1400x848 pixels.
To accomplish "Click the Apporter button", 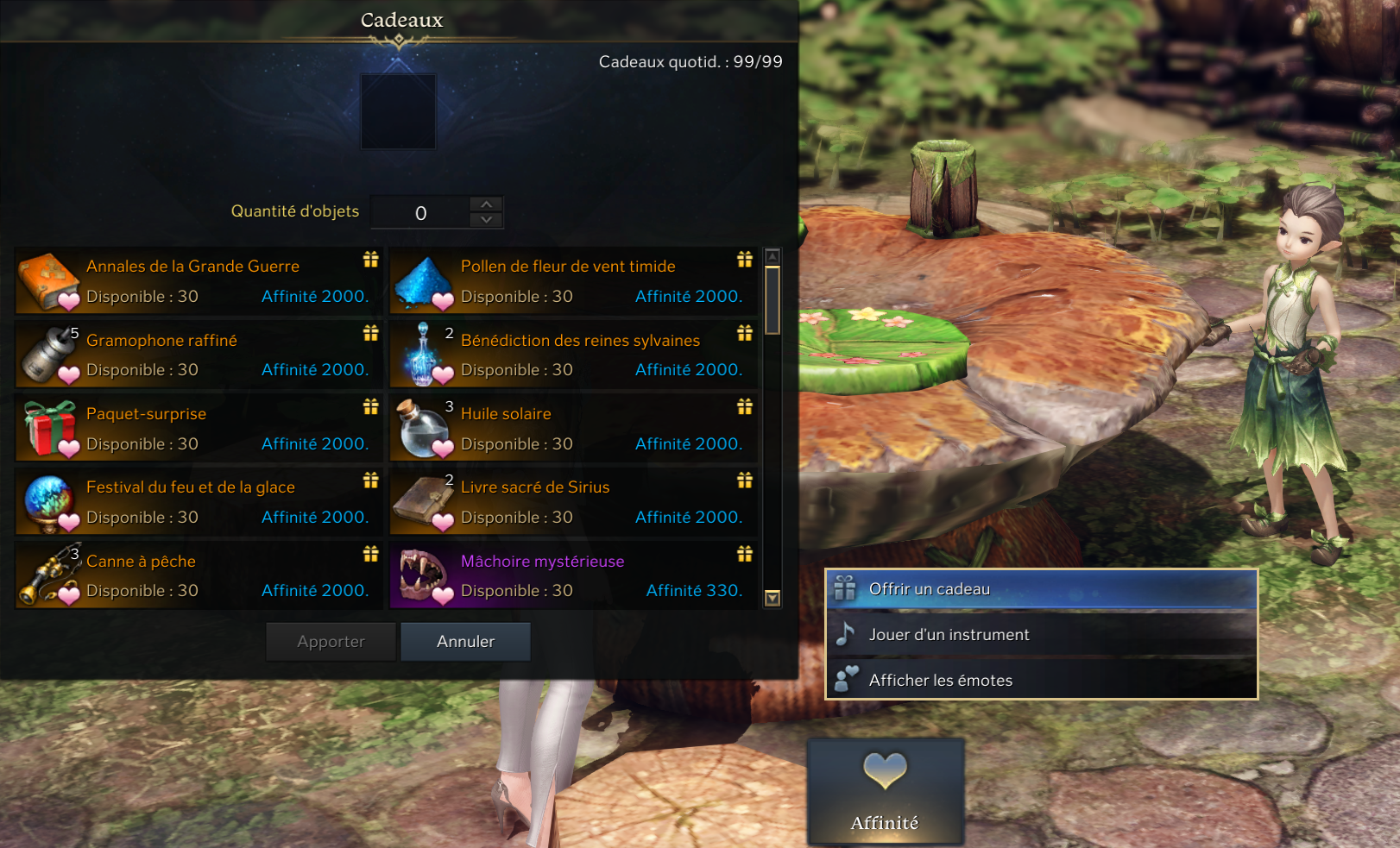I will click(331, 642).
